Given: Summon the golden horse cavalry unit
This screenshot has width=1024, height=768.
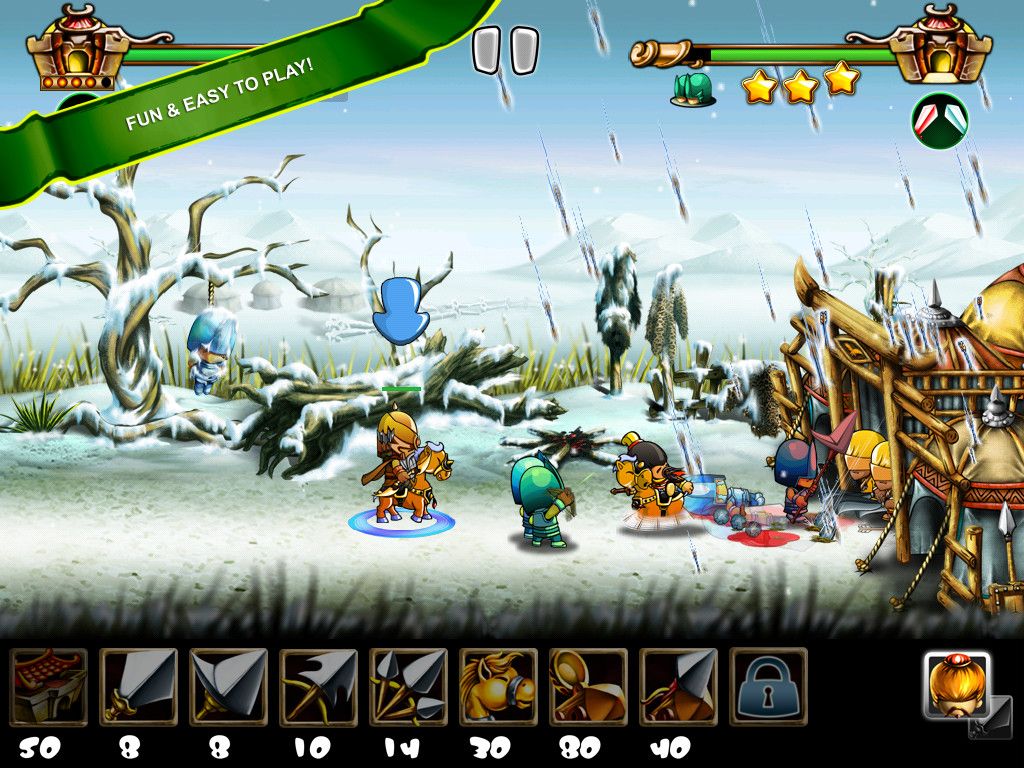Looking at the screenshot, I should (498, 686).
